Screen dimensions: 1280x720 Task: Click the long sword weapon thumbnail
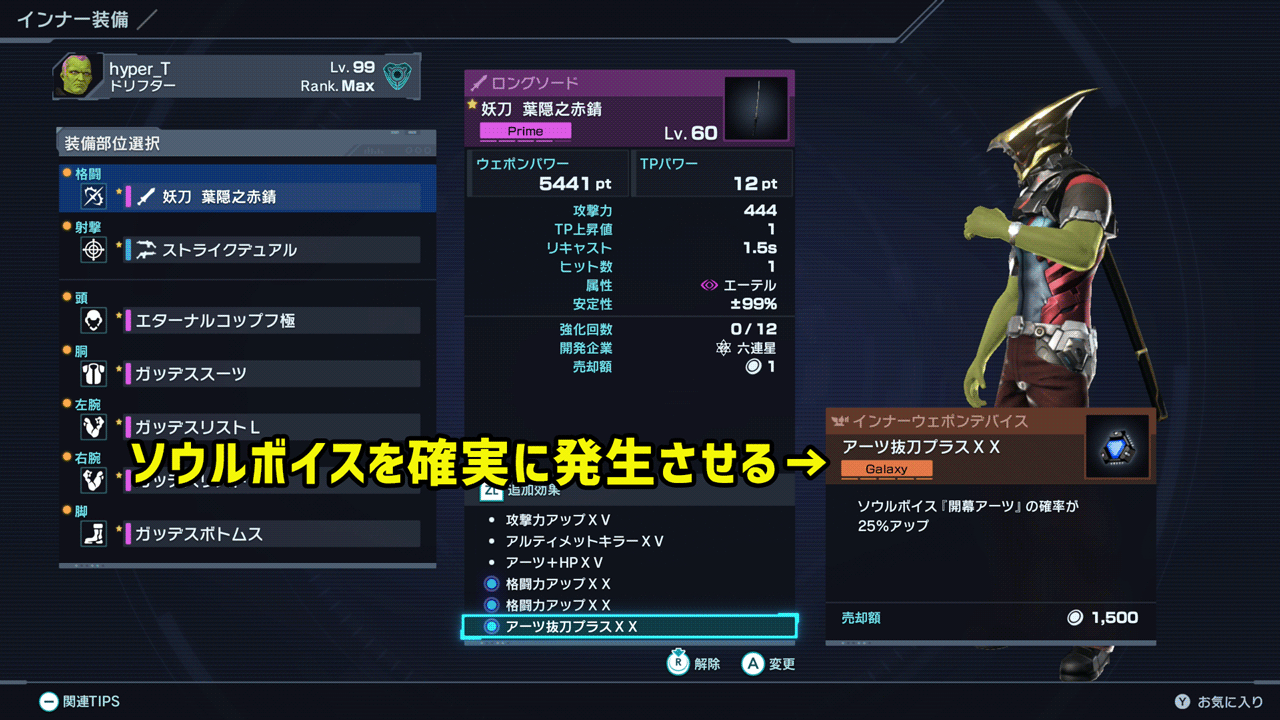[x=756, y=109]
